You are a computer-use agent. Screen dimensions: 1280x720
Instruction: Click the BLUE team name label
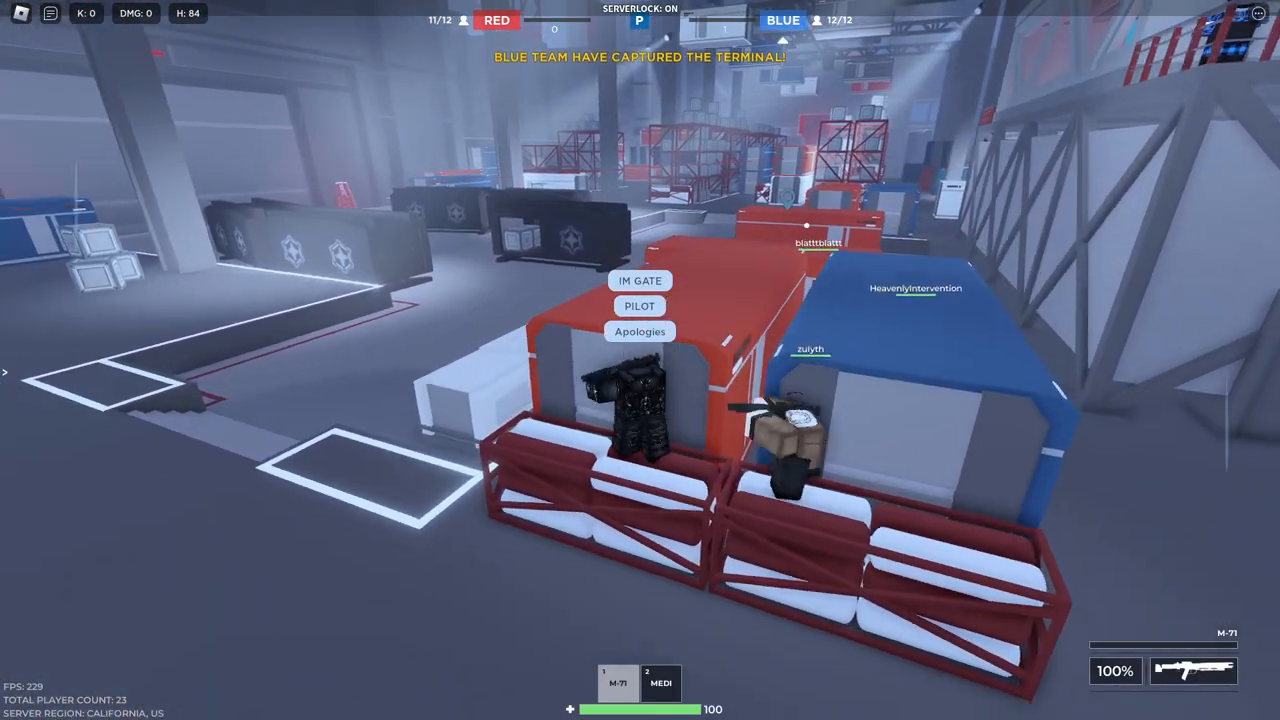[x=783, y=20]
